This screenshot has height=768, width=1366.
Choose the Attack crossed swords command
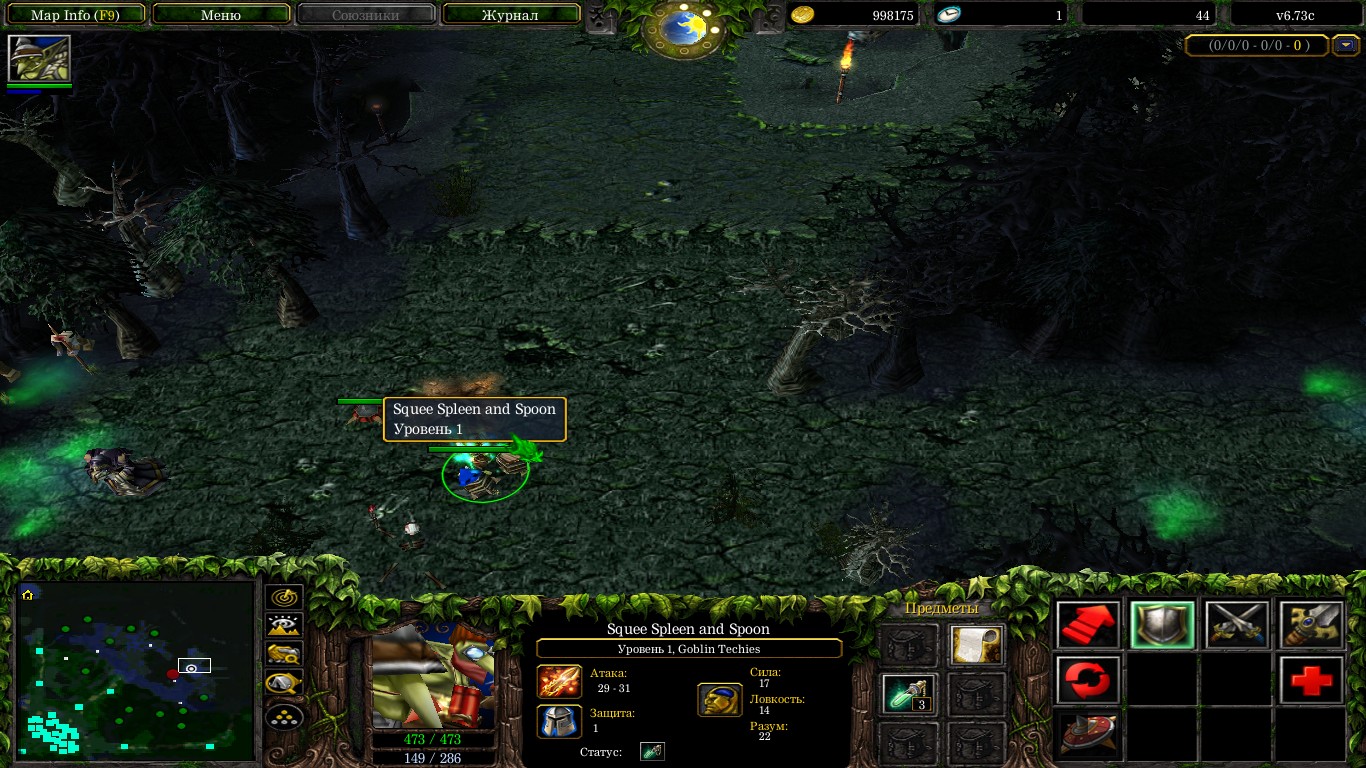pos(1236,625)
